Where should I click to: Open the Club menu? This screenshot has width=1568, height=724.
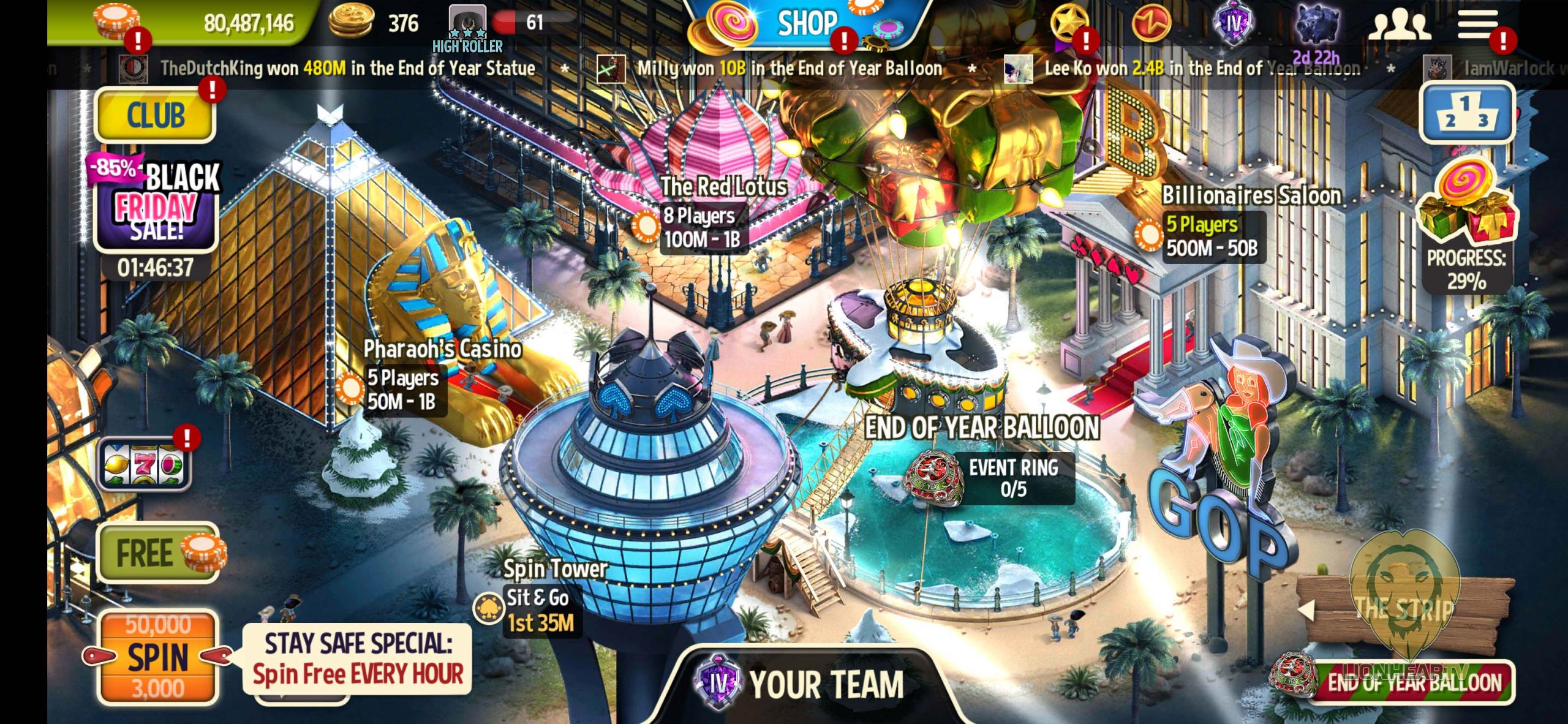point(156,115)
